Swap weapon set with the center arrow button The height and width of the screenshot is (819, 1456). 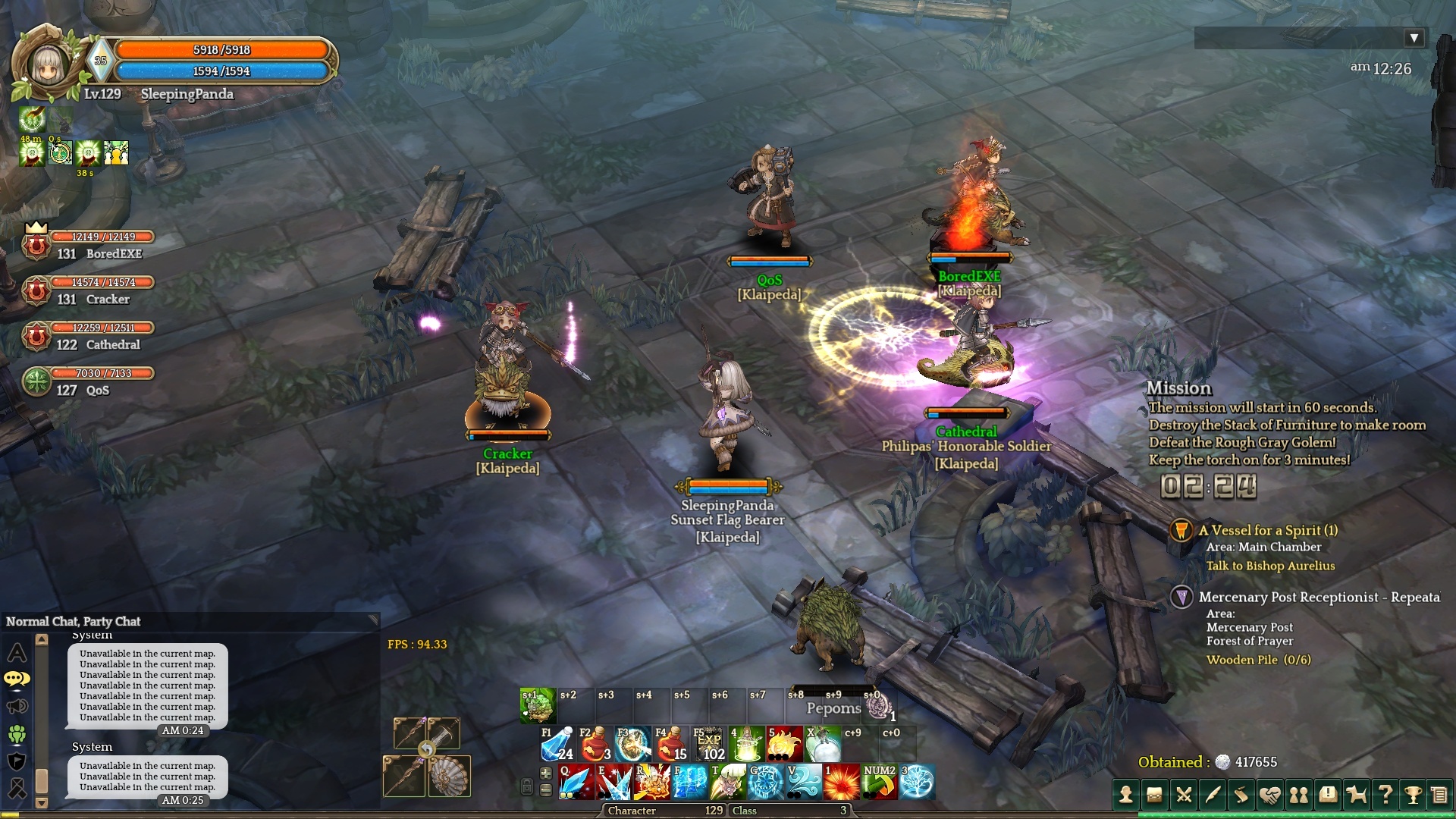pos(427,750)
